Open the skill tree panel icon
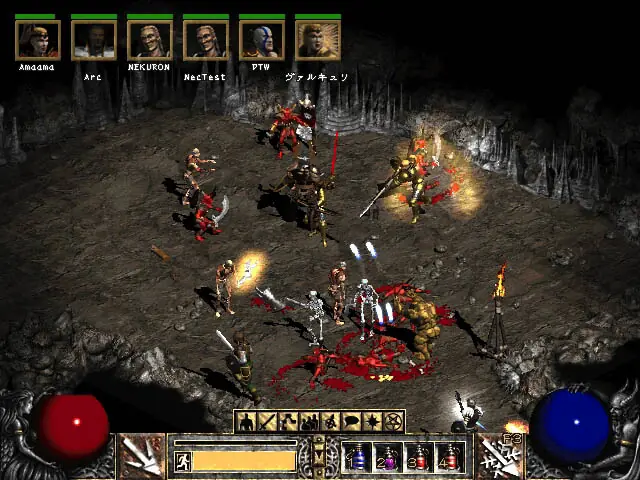This screenshot has height=480, width=640. [x=288, y=422]
